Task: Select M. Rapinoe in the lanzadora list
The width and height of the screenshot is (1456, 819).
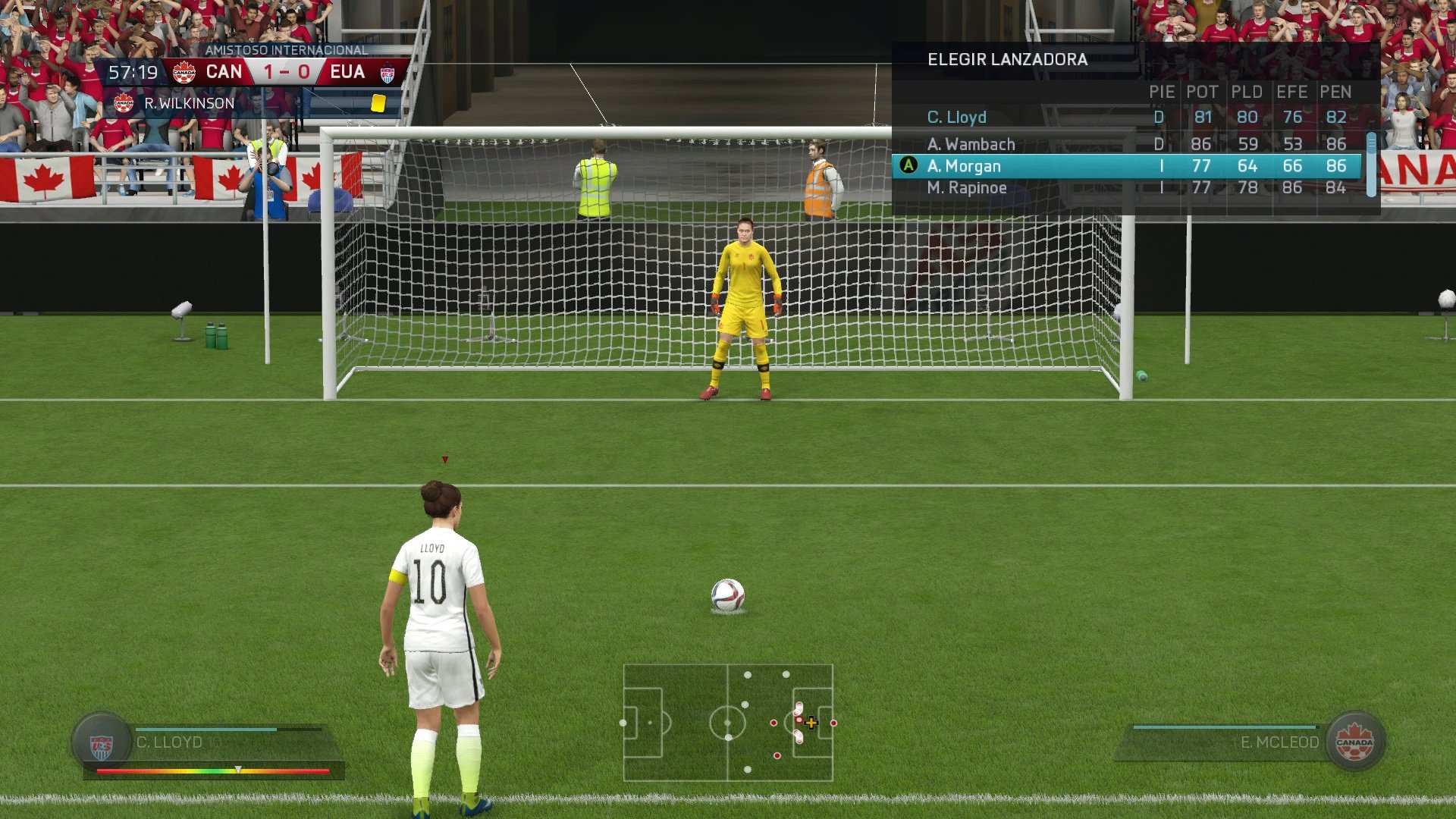Action: point(971,187)
